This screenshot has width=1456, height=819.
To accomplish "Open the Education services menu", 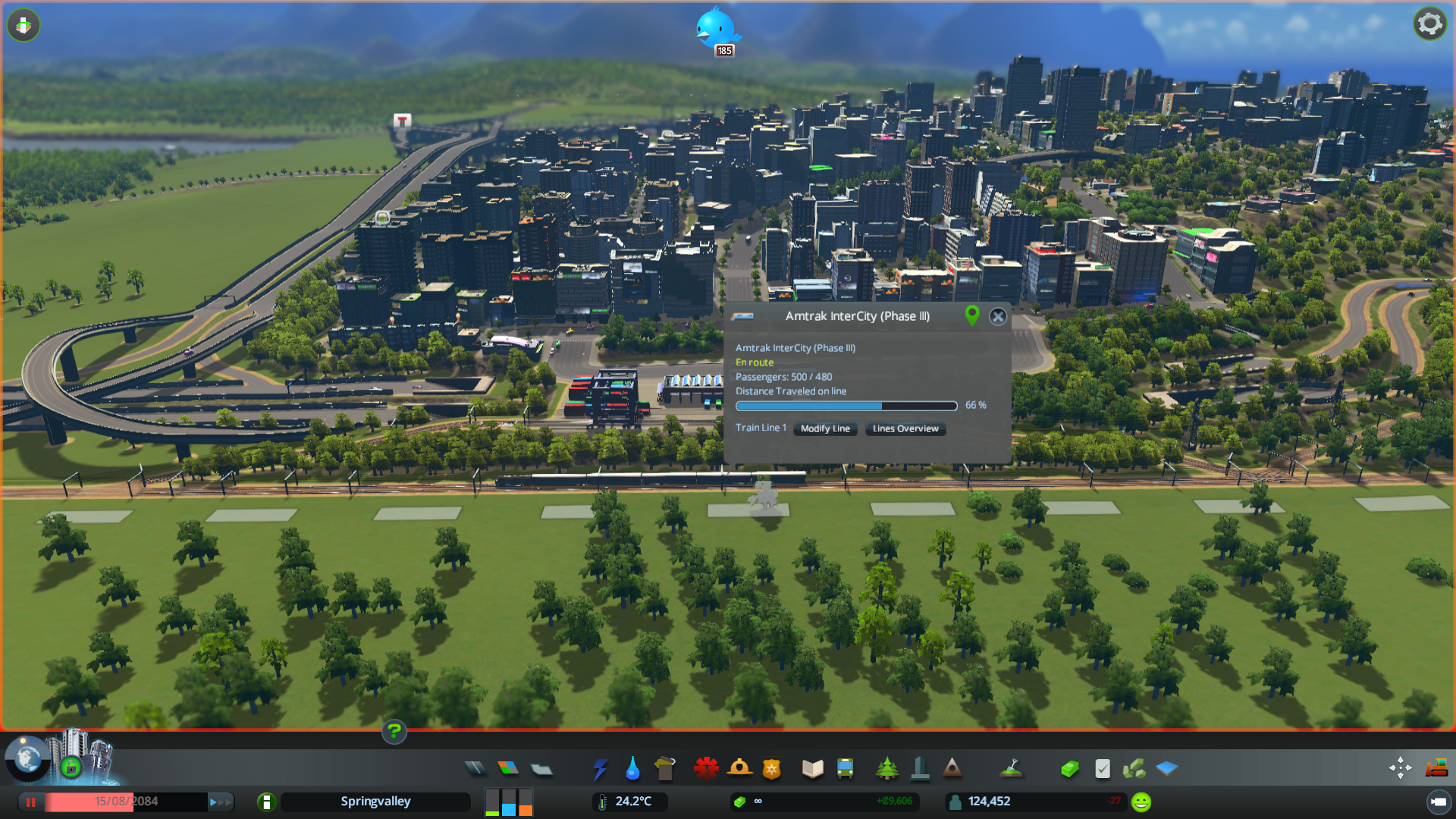I will (811, 768).
